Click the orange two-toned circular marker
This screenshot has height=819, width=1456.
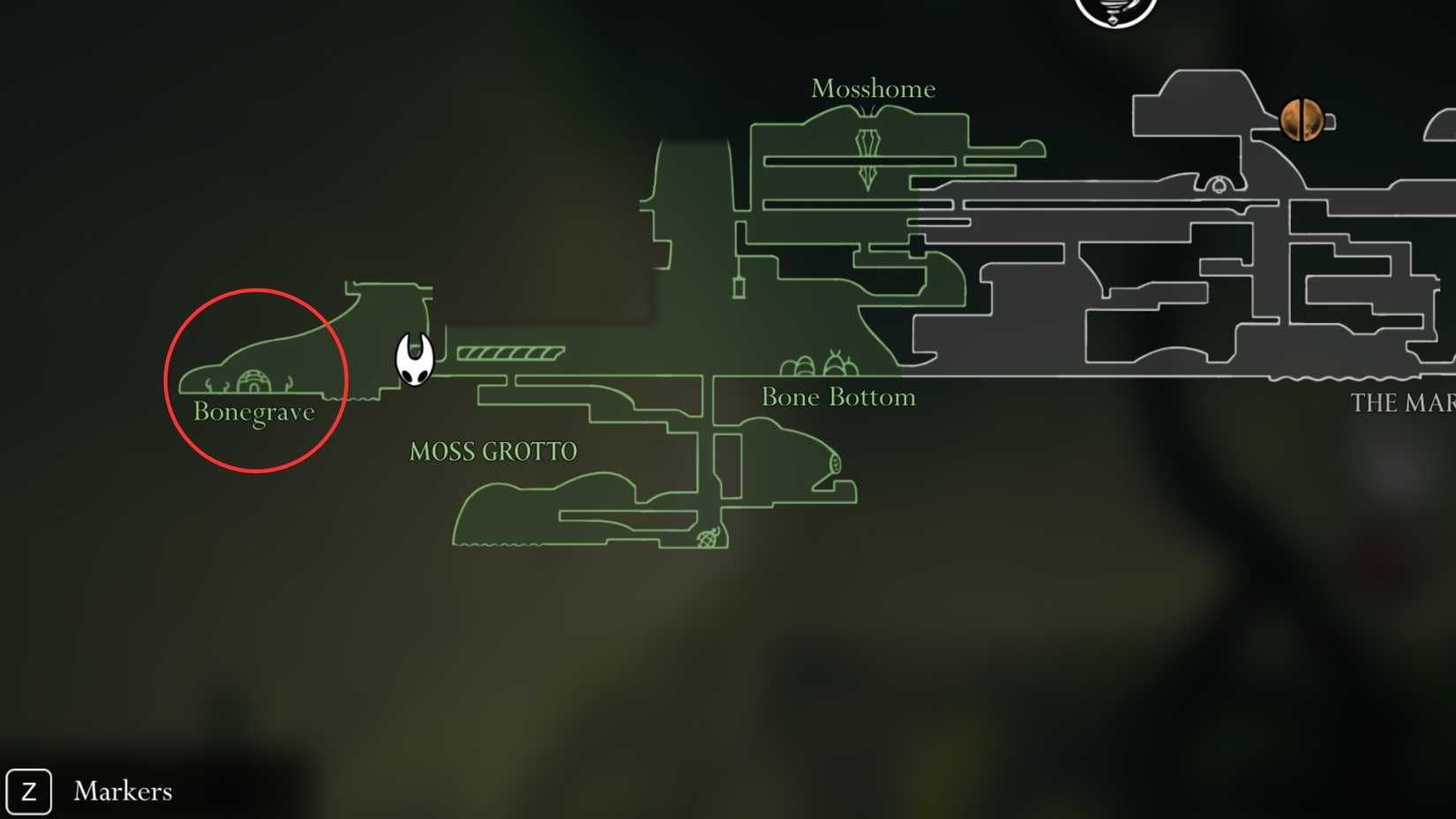1300,121
